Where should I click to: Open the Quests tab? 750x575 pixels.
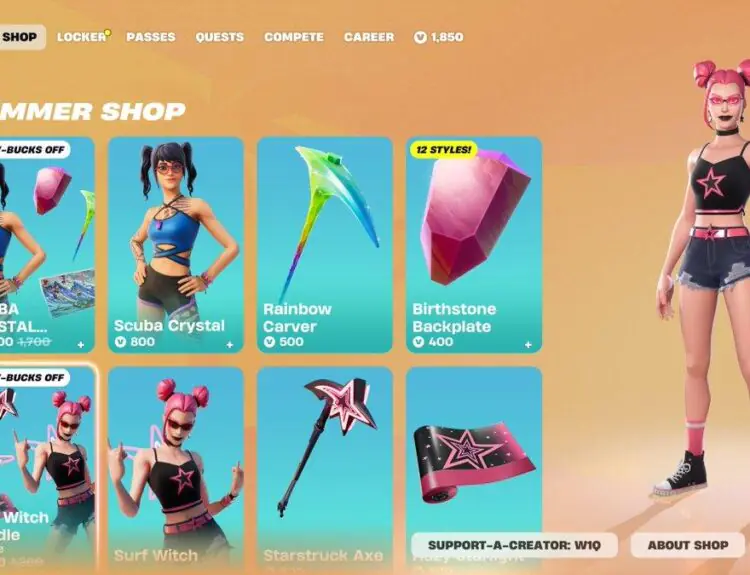click(x=220, y=37)
